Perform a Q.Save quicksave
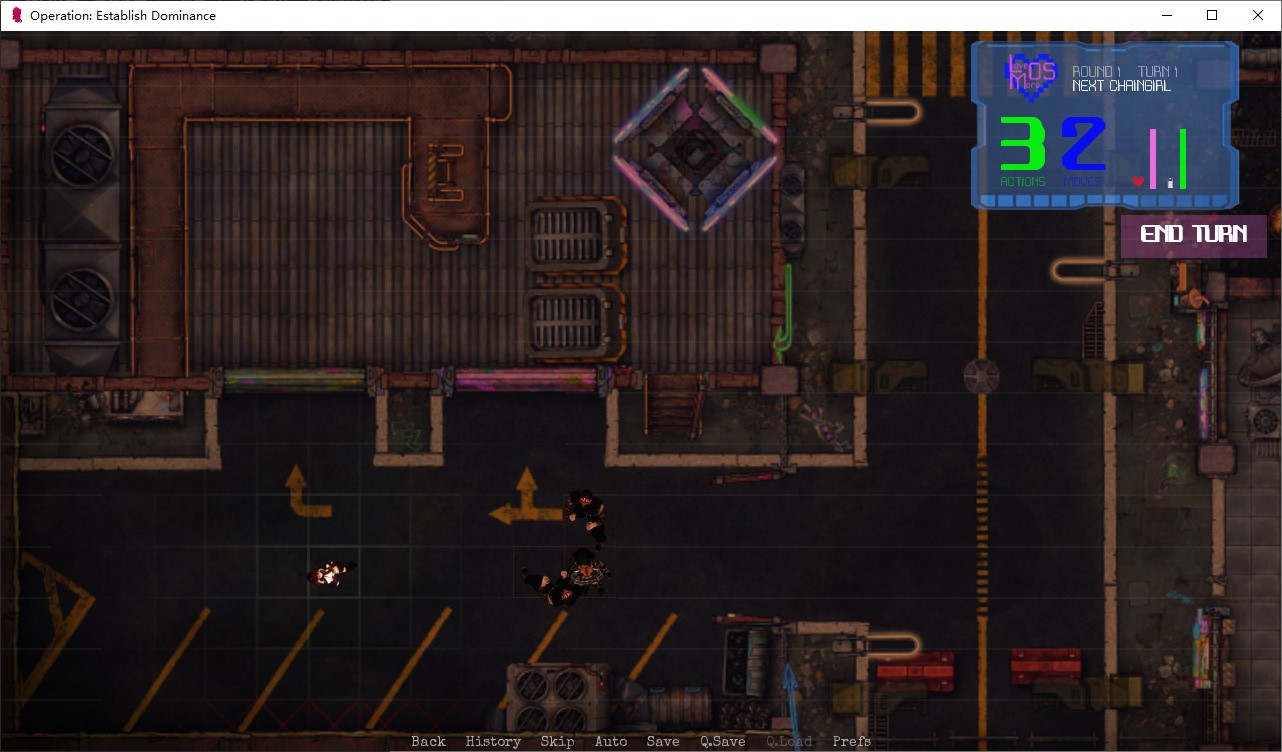 click(722, 740)
